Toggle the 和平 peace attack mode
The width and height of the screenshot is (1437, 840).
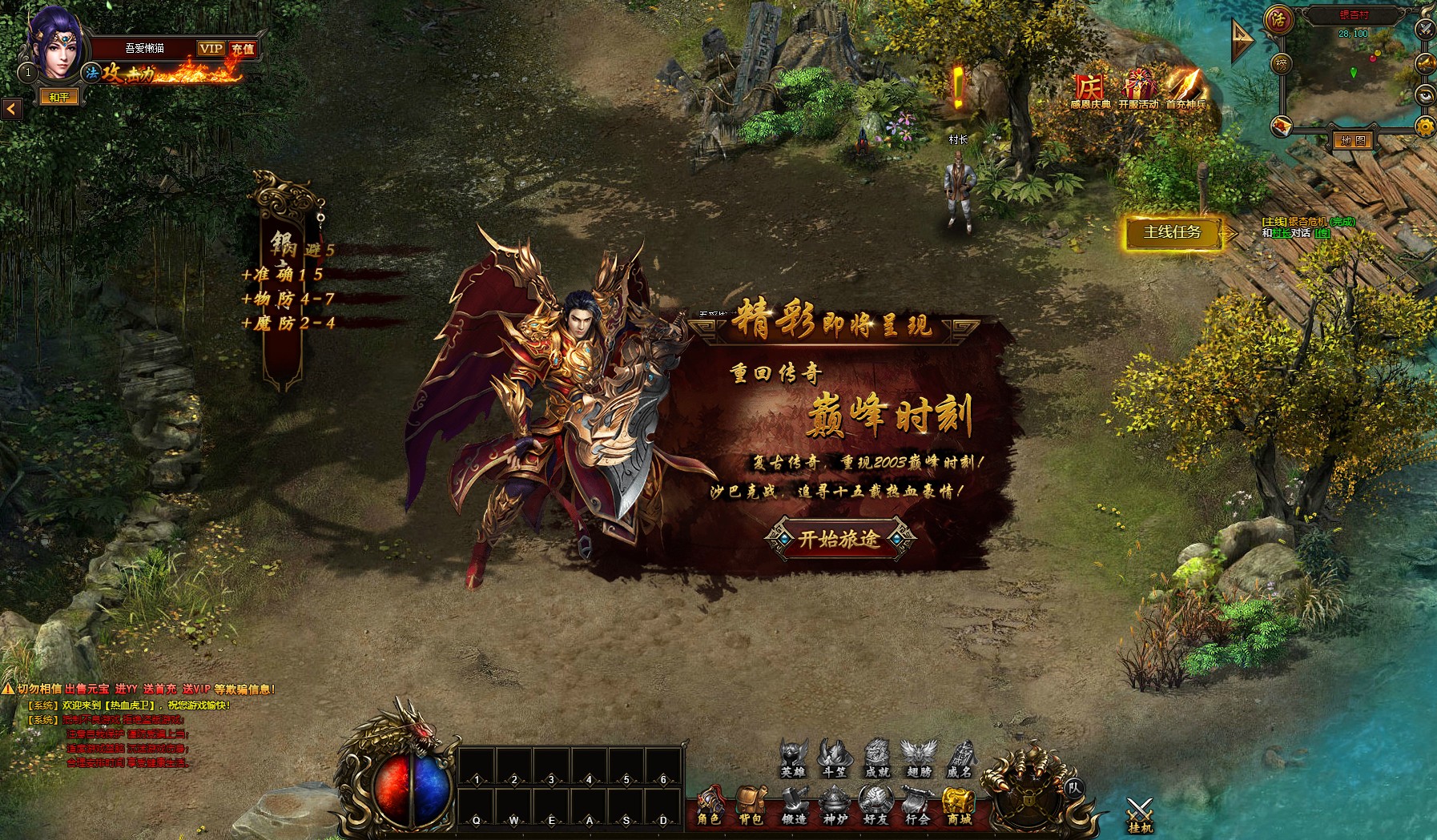pos(59,97)
